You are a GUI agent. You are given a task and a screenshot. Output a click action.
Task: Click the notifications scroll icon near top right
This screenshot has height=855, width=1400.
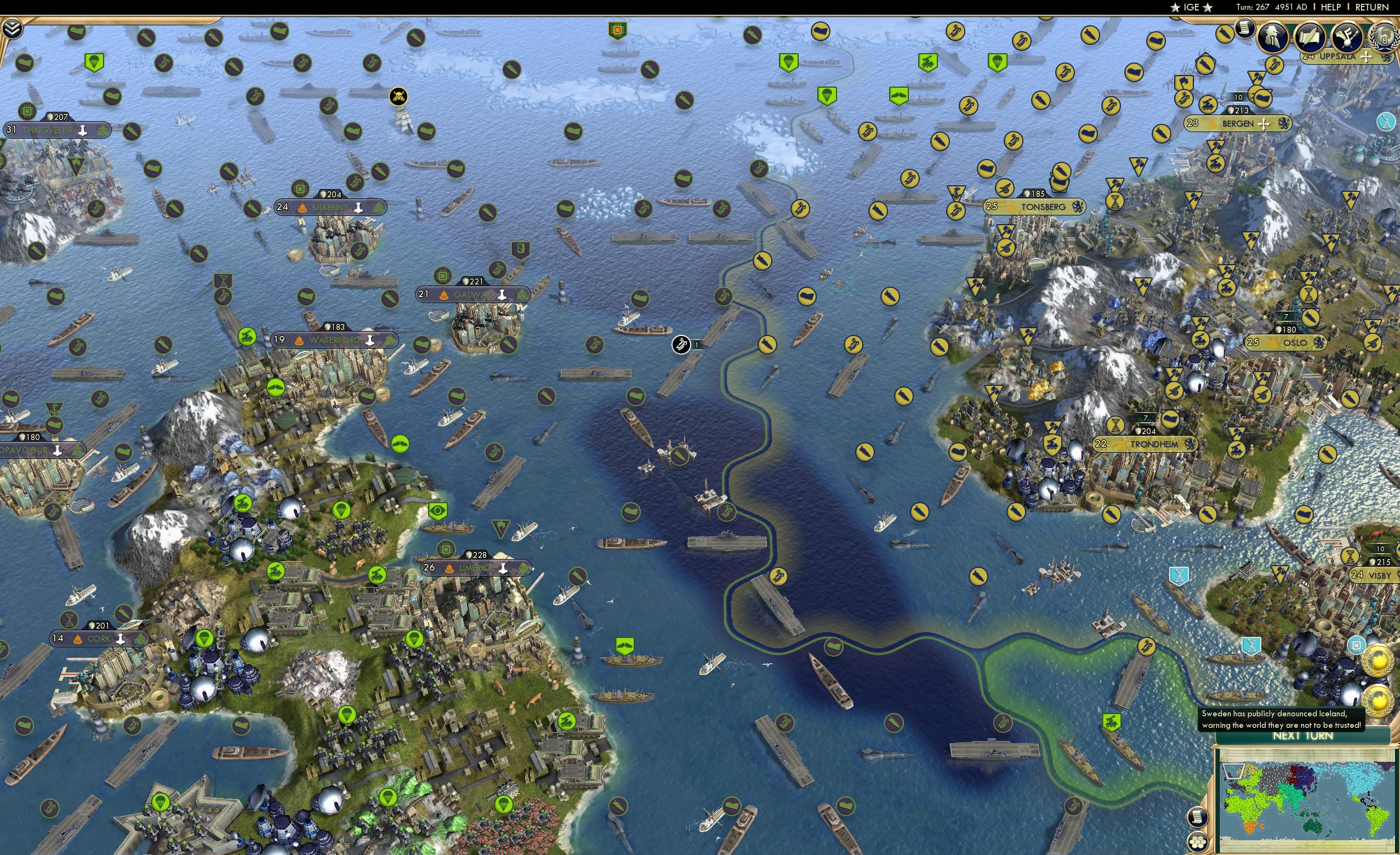[1244, 30]
